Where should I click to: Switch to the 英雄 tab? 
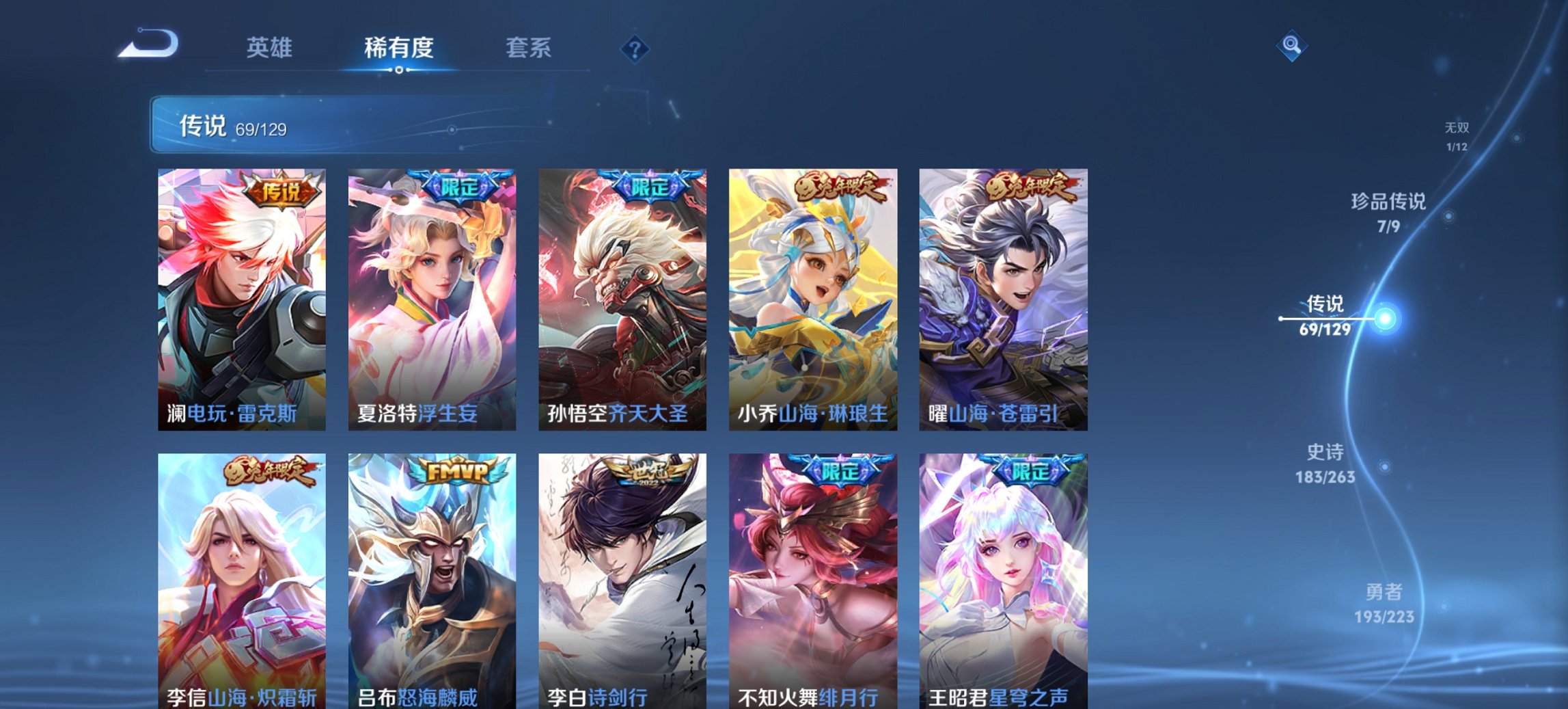[271, 48]
